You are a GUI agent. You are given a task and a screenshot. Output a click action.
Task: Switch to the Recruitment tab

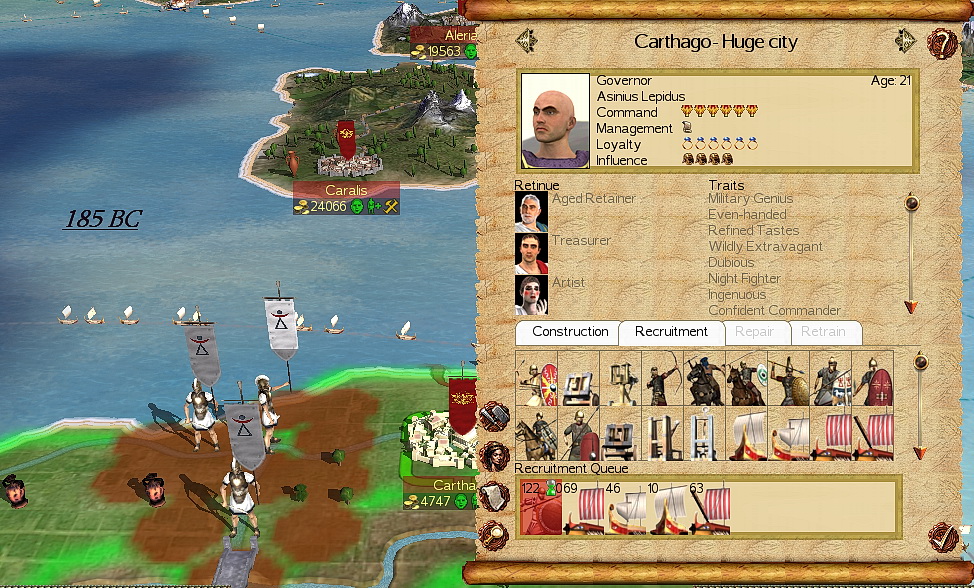pyautogui.click(x=671, y=332)
